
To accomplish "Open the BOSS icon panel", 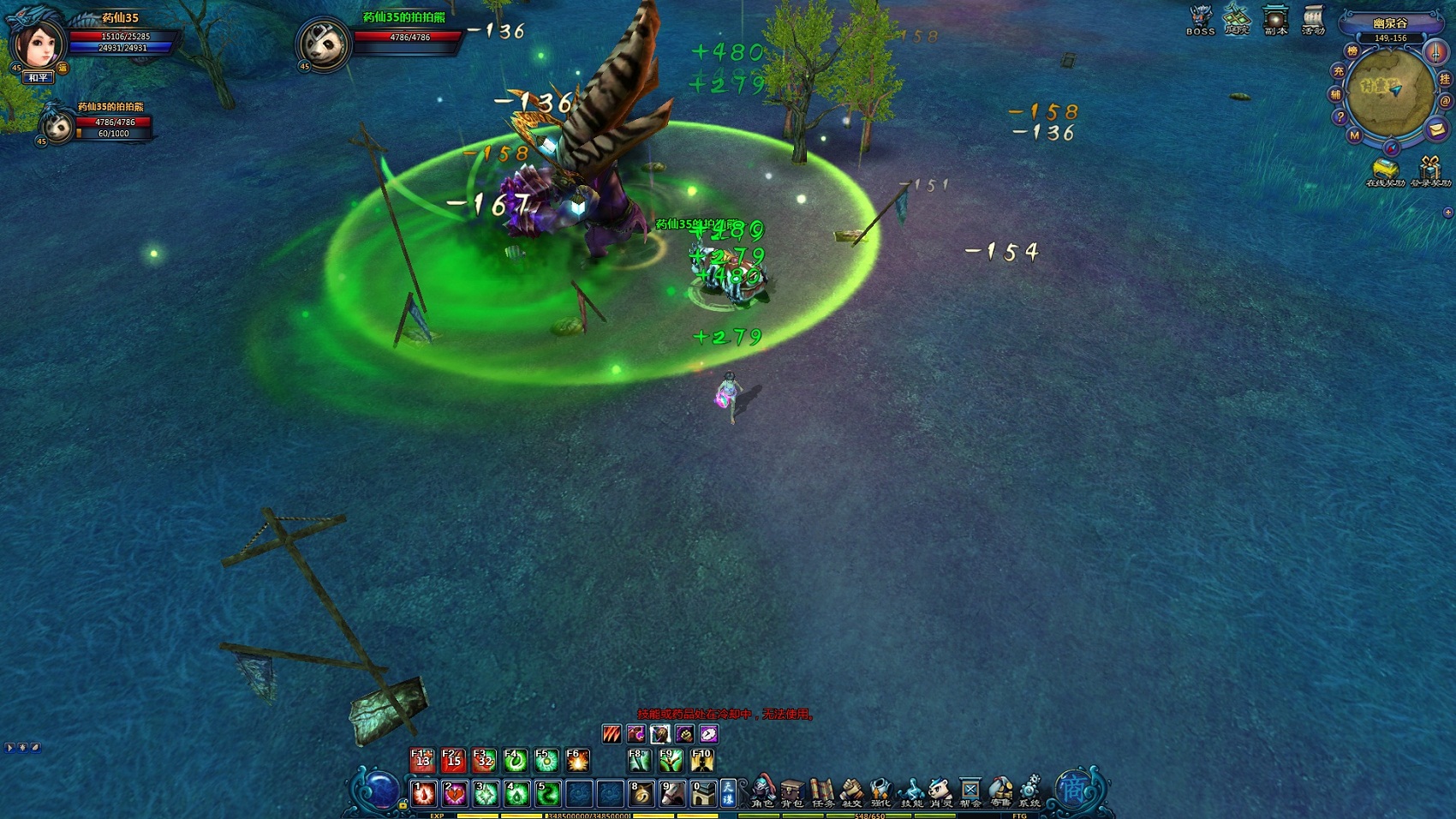I will pos(1200,19).
